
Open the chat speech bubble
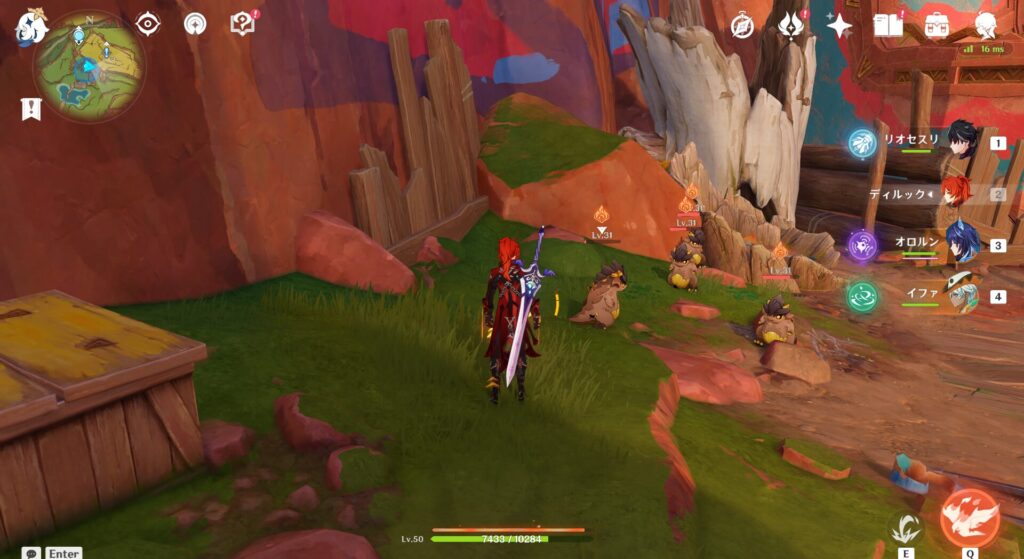[x=33, y=552]
